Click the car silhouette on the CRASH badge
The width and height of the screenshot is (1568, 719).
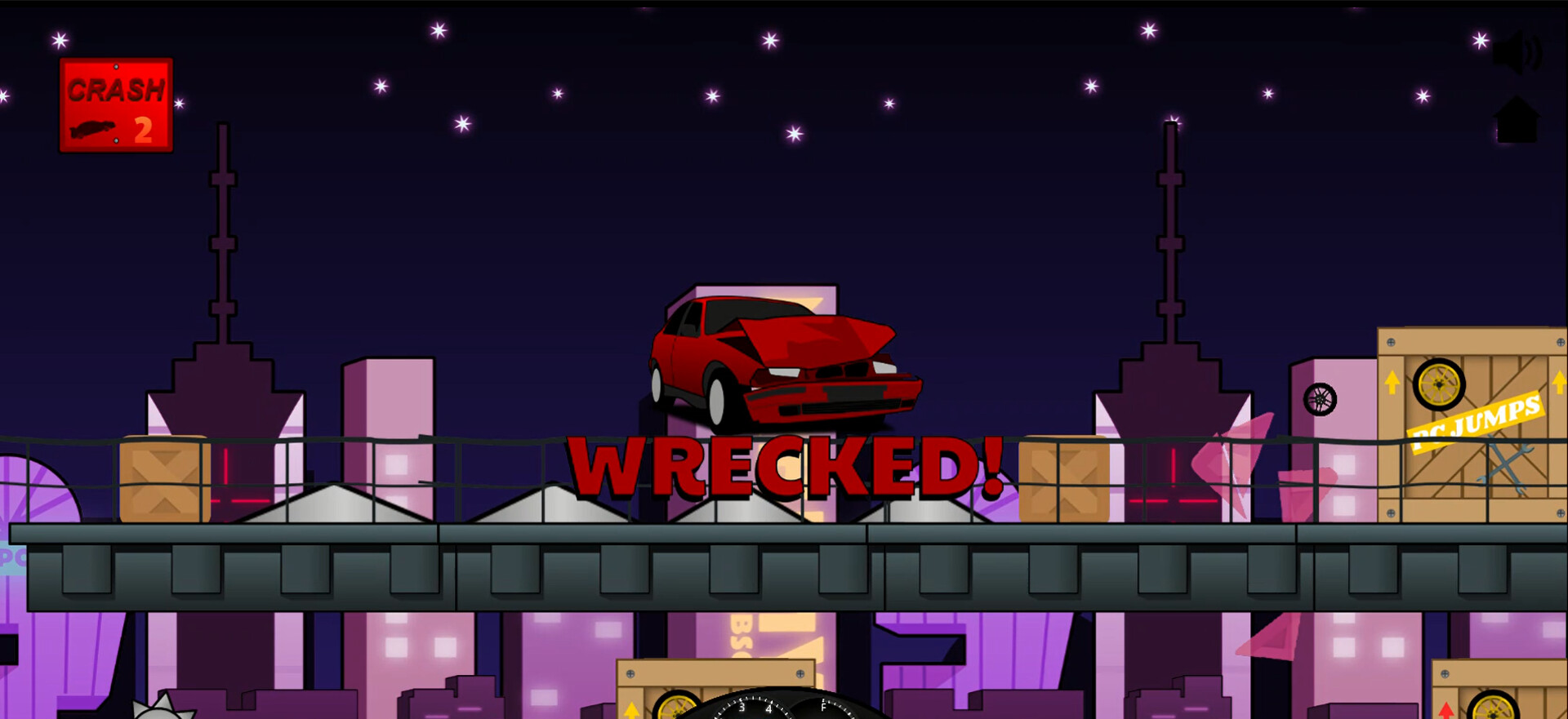pos(96,128)
